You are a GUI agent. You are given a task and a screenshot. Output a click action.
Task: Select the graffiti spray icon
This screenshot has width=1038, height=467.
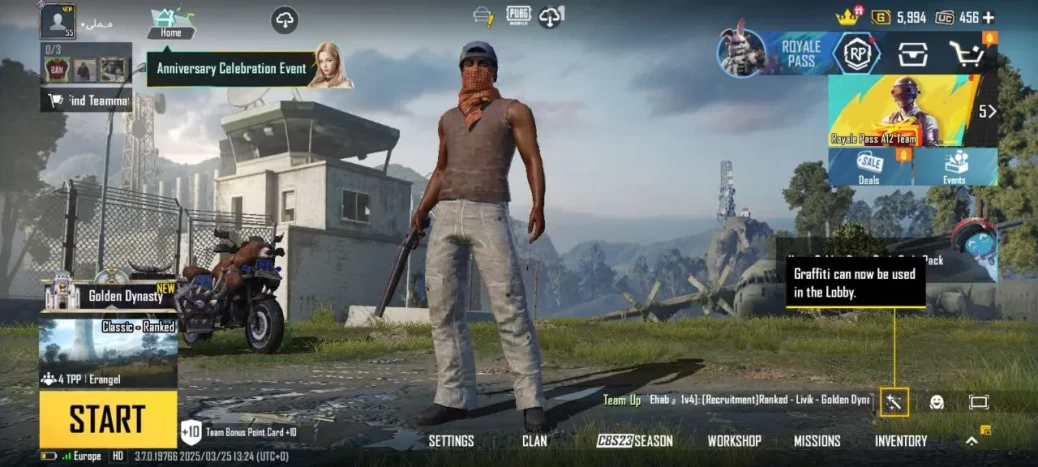click(x=894, y=402)
